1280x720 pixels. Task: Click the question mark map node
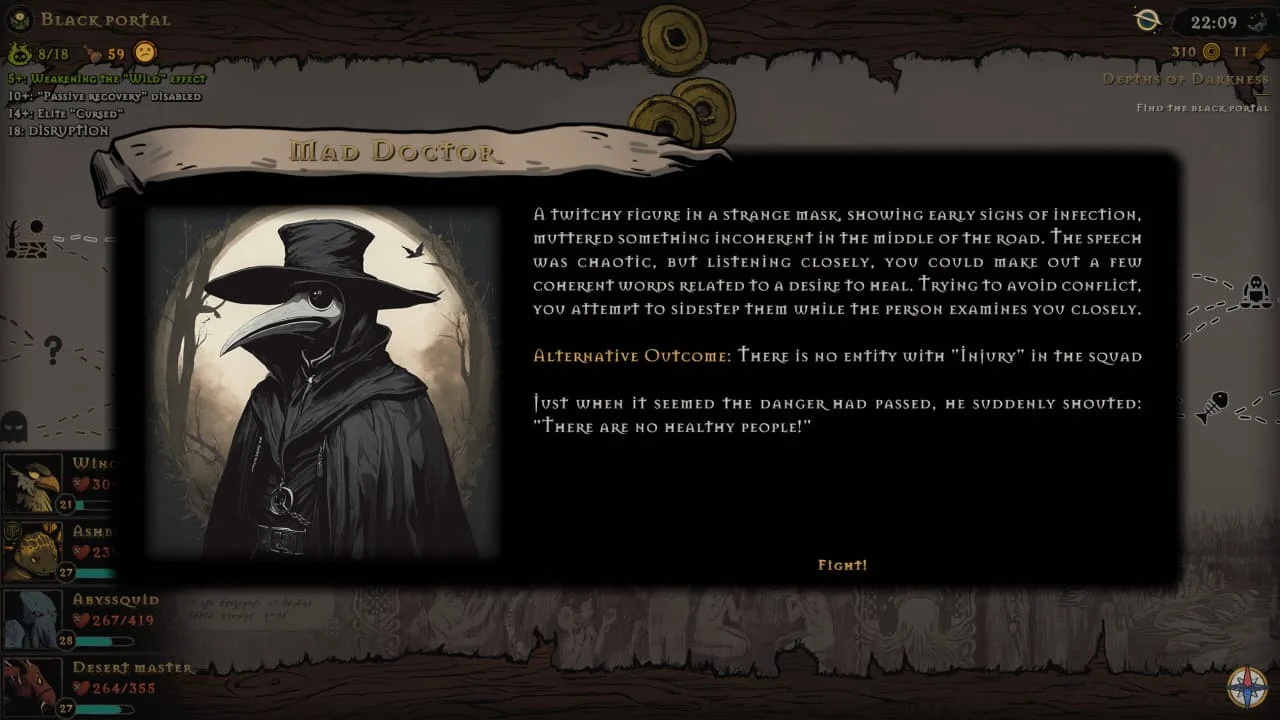(53, 349)
